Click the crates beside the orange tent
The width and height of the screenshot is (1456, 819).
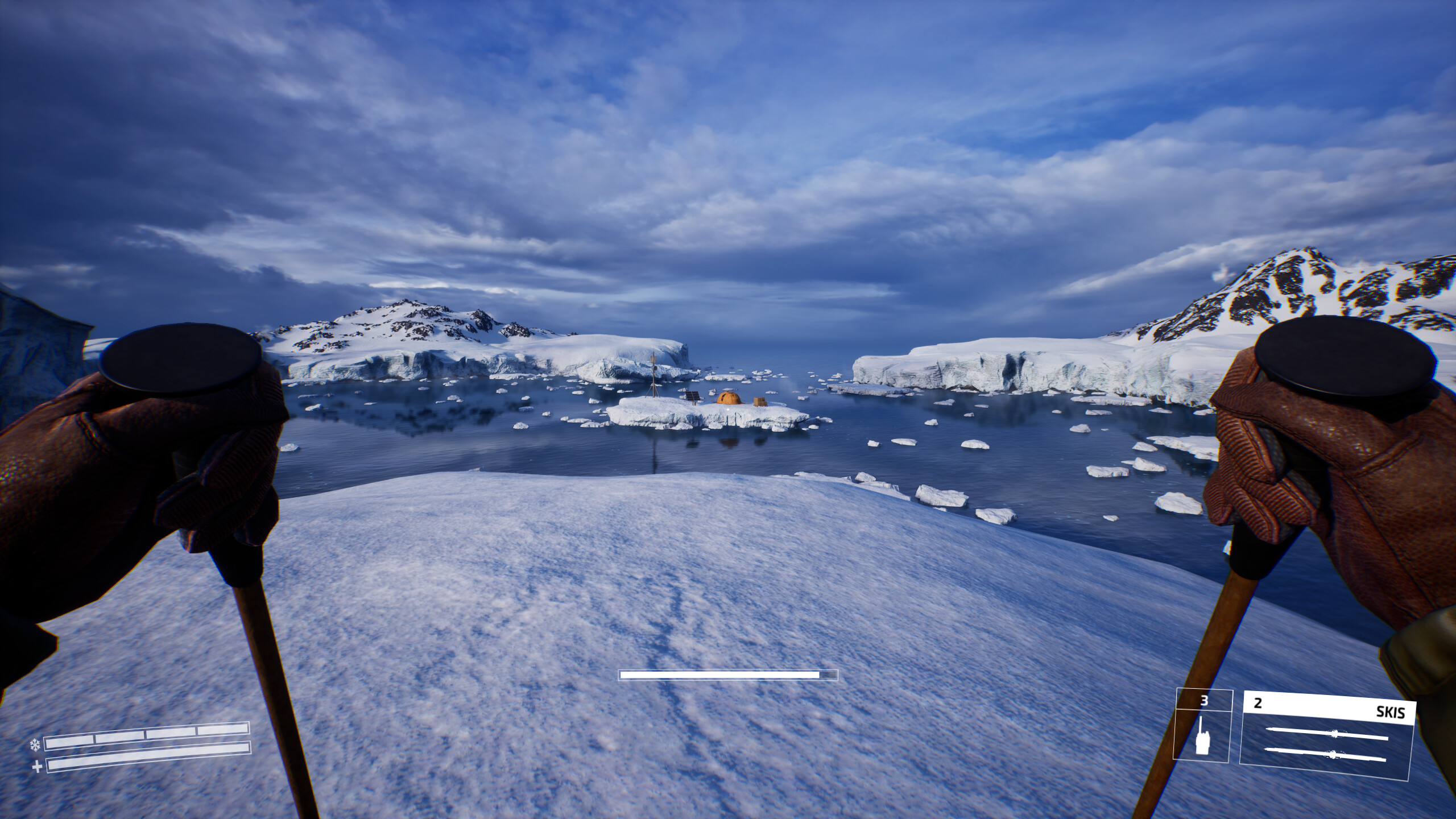[x=760, y=402]
